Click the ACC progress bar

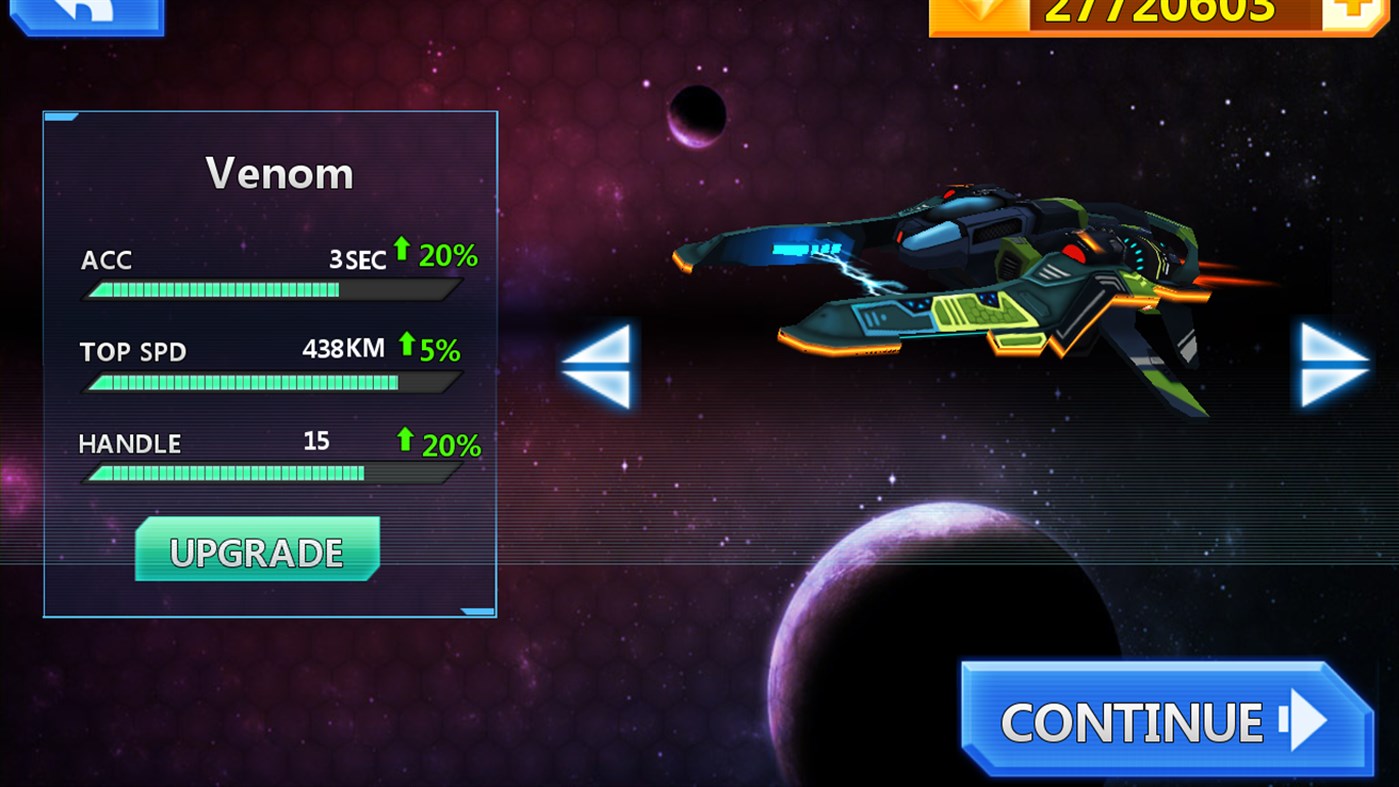click(x=270, y=290)
